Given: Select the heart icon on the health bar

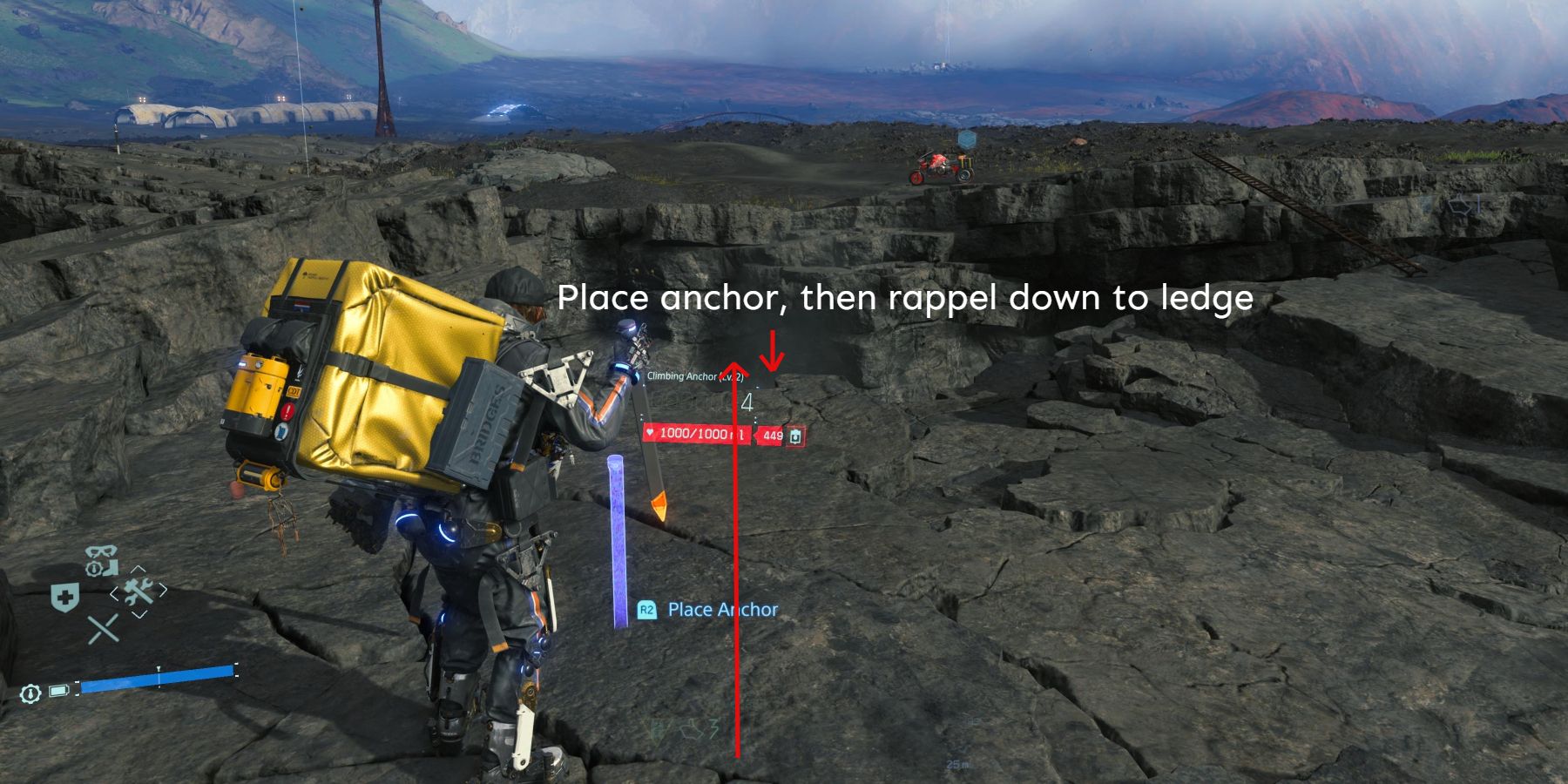Looking at the screenshot, I should 650,433.
